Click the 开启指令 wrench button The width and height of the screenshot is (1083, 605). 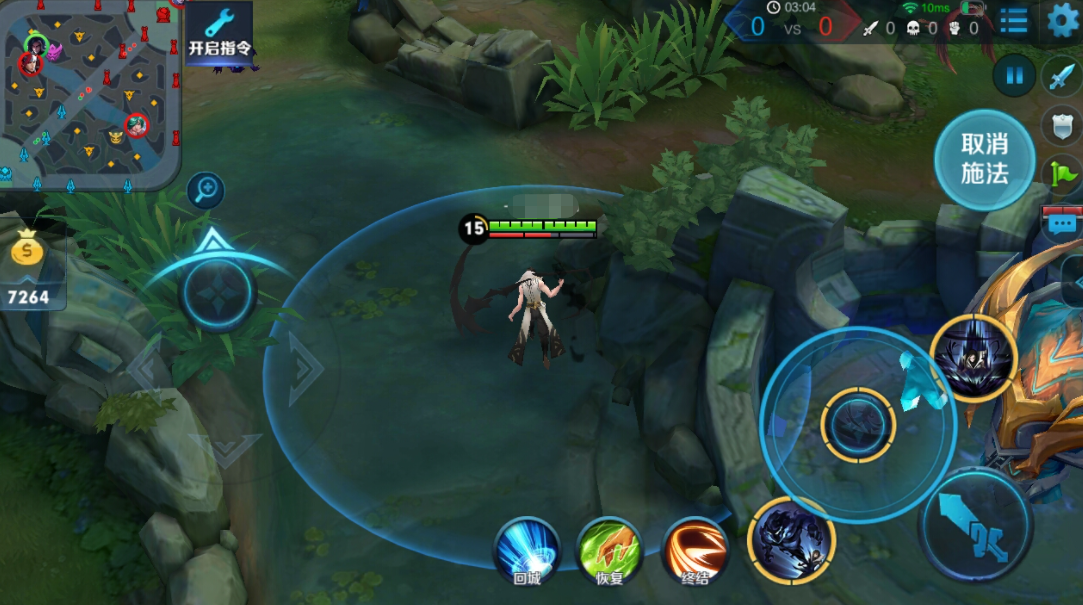219,33
